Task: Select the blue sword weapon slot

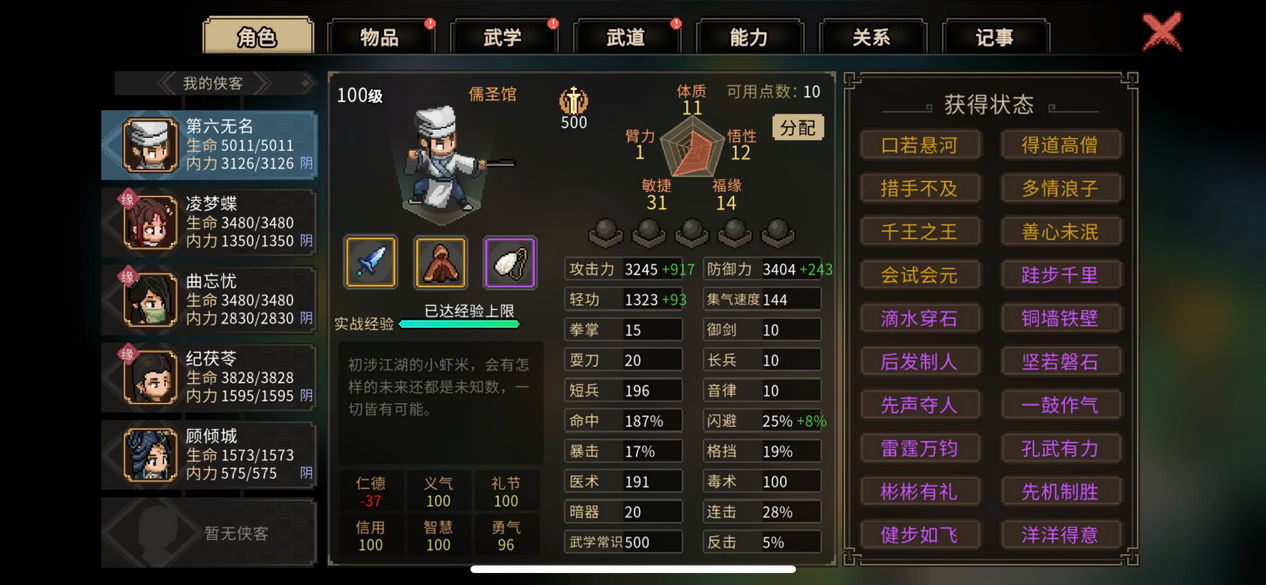Action: coord(371,262)
